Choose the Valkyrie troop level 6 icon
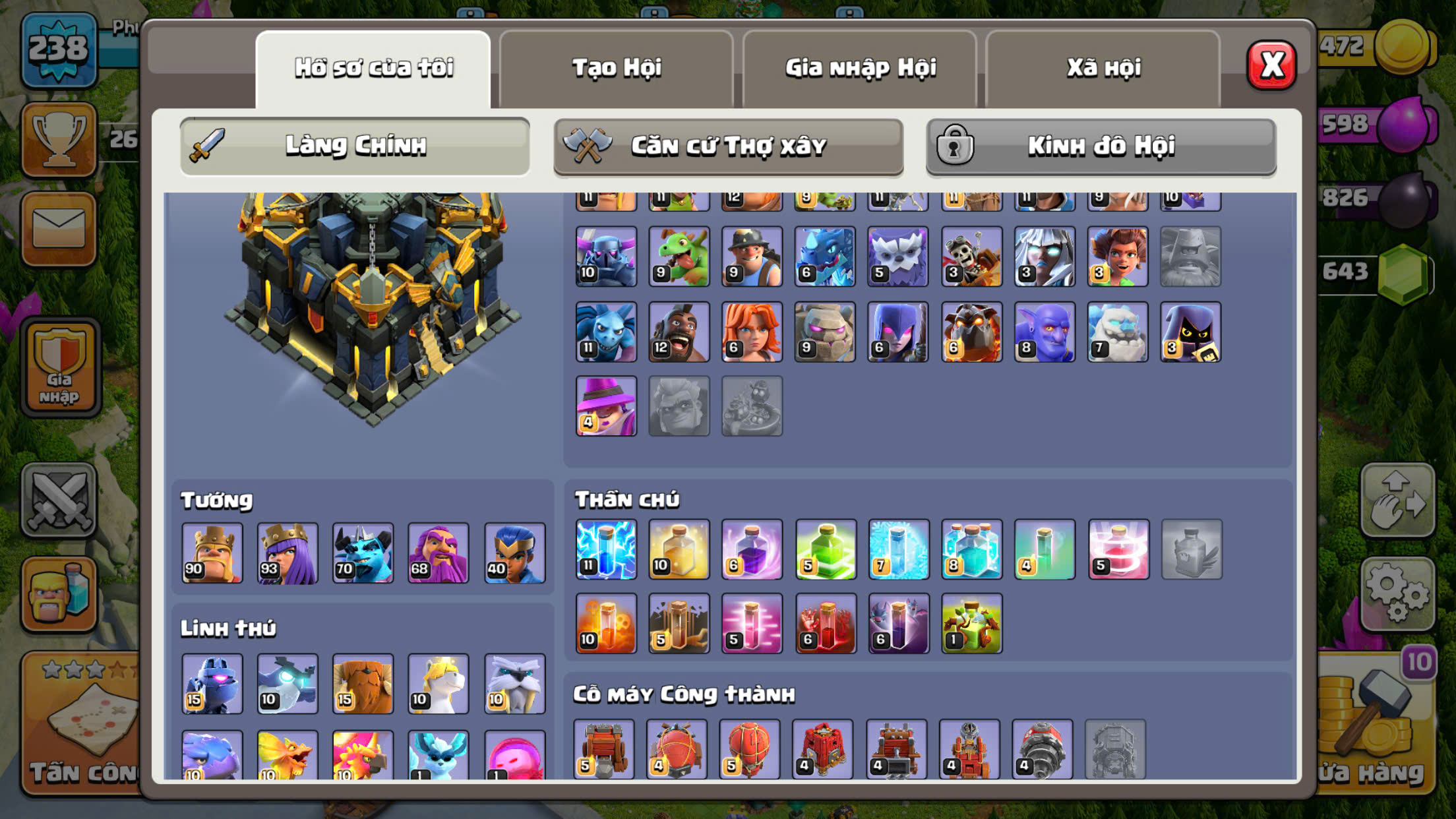This screenshot has width=1456, height=819. click(752, 332)
